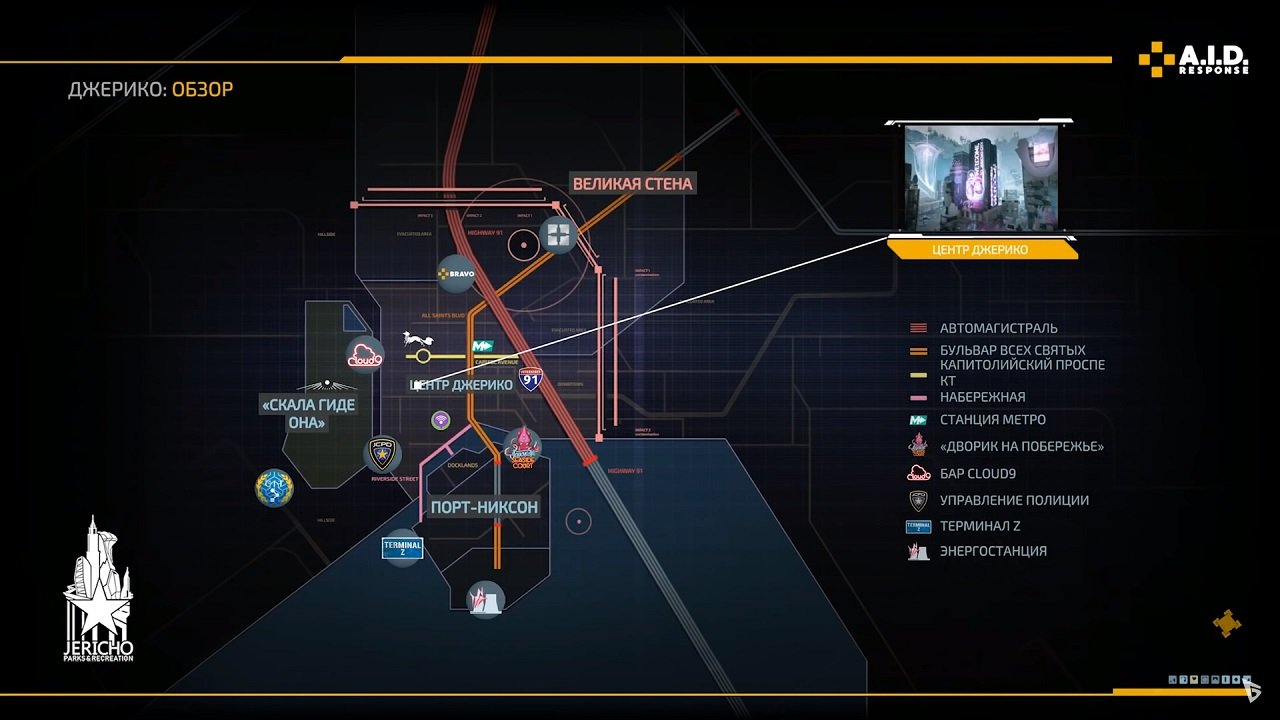Select the СТАНЦИЯ МЕТРО legend entry
The width and height of the screenshot is (1280, 720).
[x=992, y=420]
